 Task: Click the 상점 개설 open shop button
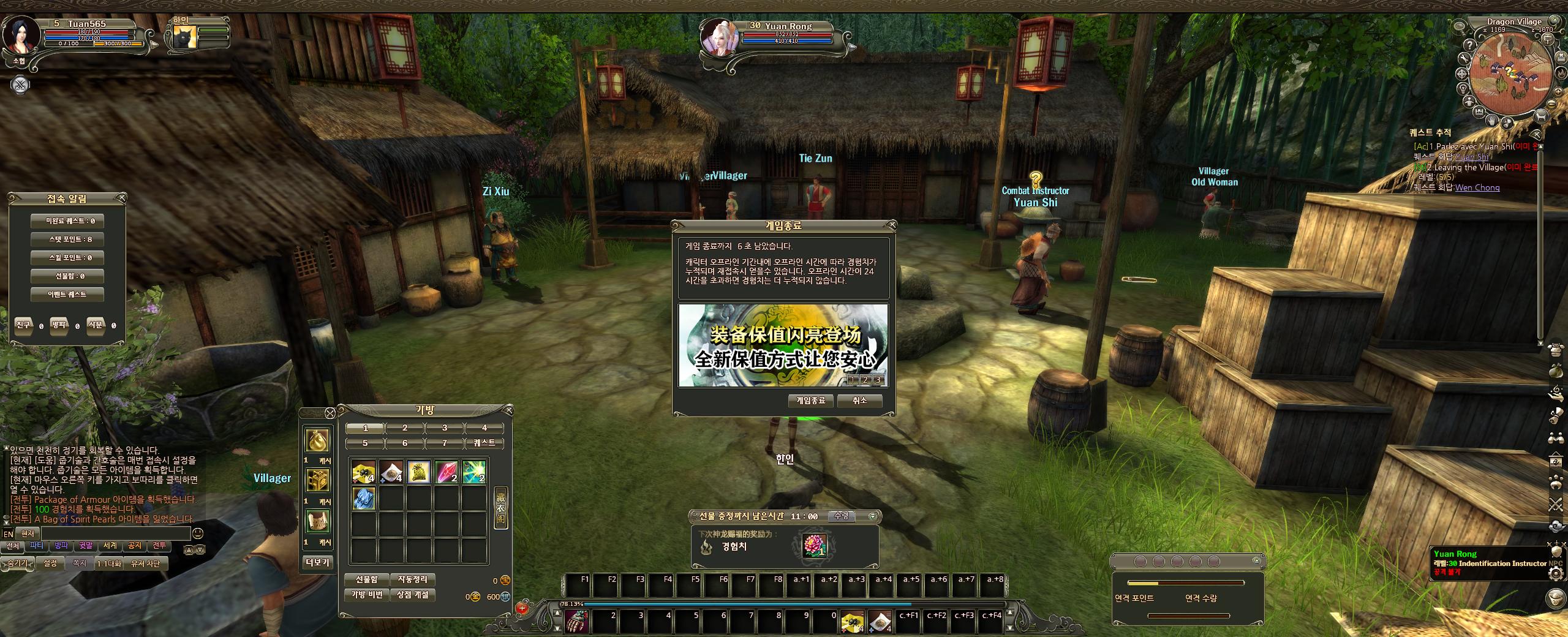[x=413, y=595]
